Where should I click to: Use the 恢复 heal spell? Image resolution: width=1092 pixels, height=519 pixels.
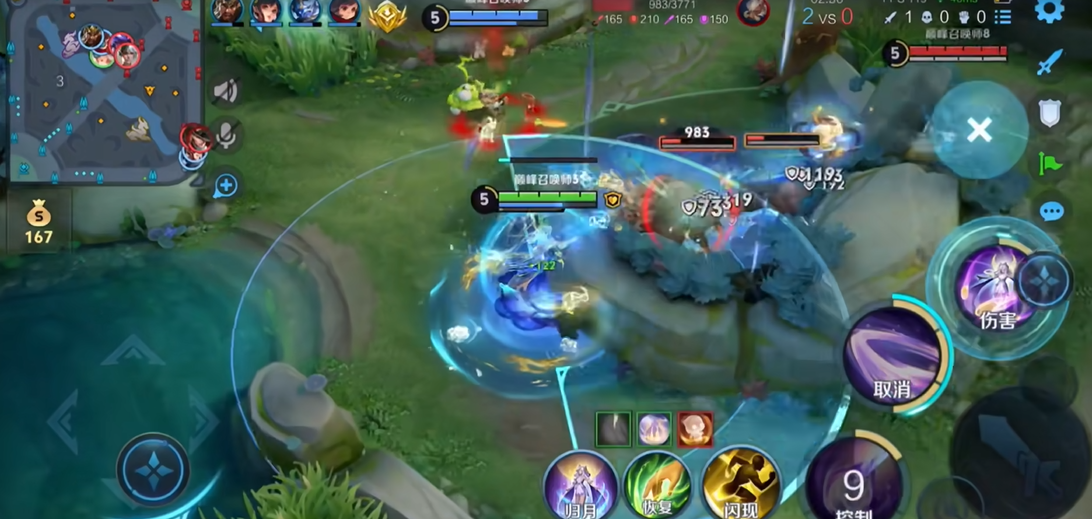click(x=657, y=485)
